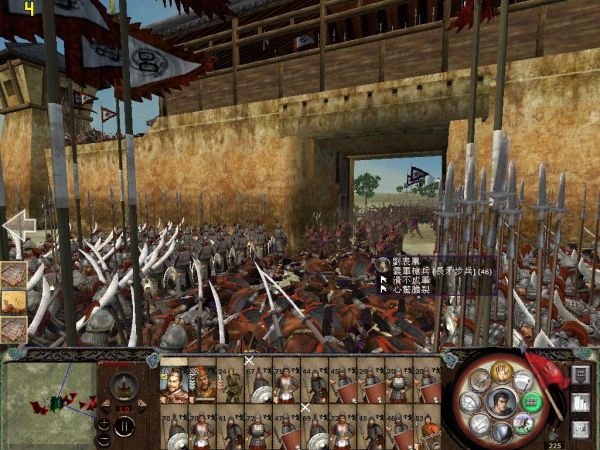600x450 pixels.
Task: Open the top shield button on the right panel
Action: 580,374
